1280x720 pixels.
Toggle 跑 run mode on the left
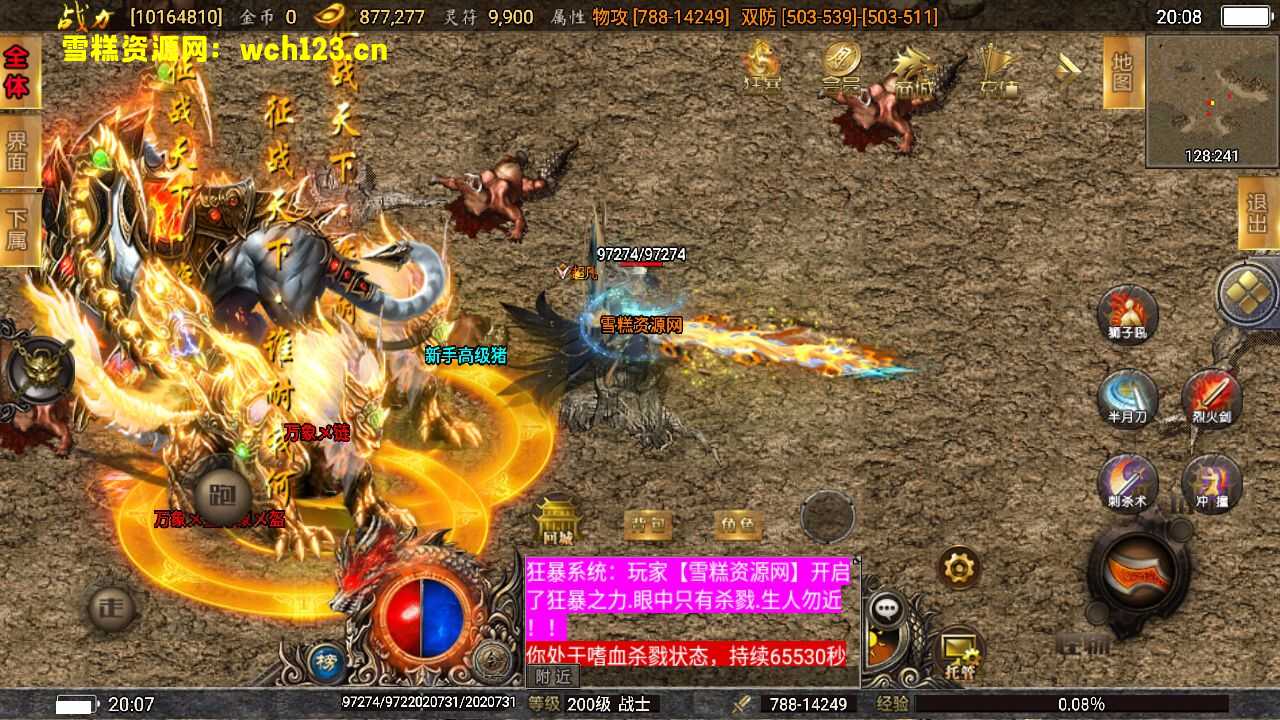tap(222, 492)
